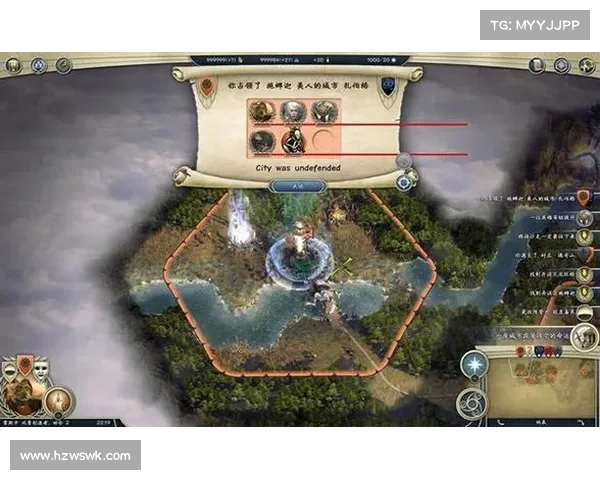Open the leftmost round top-bar button
The height and width of the screenshot is (480, 600).
pos(13,65)
